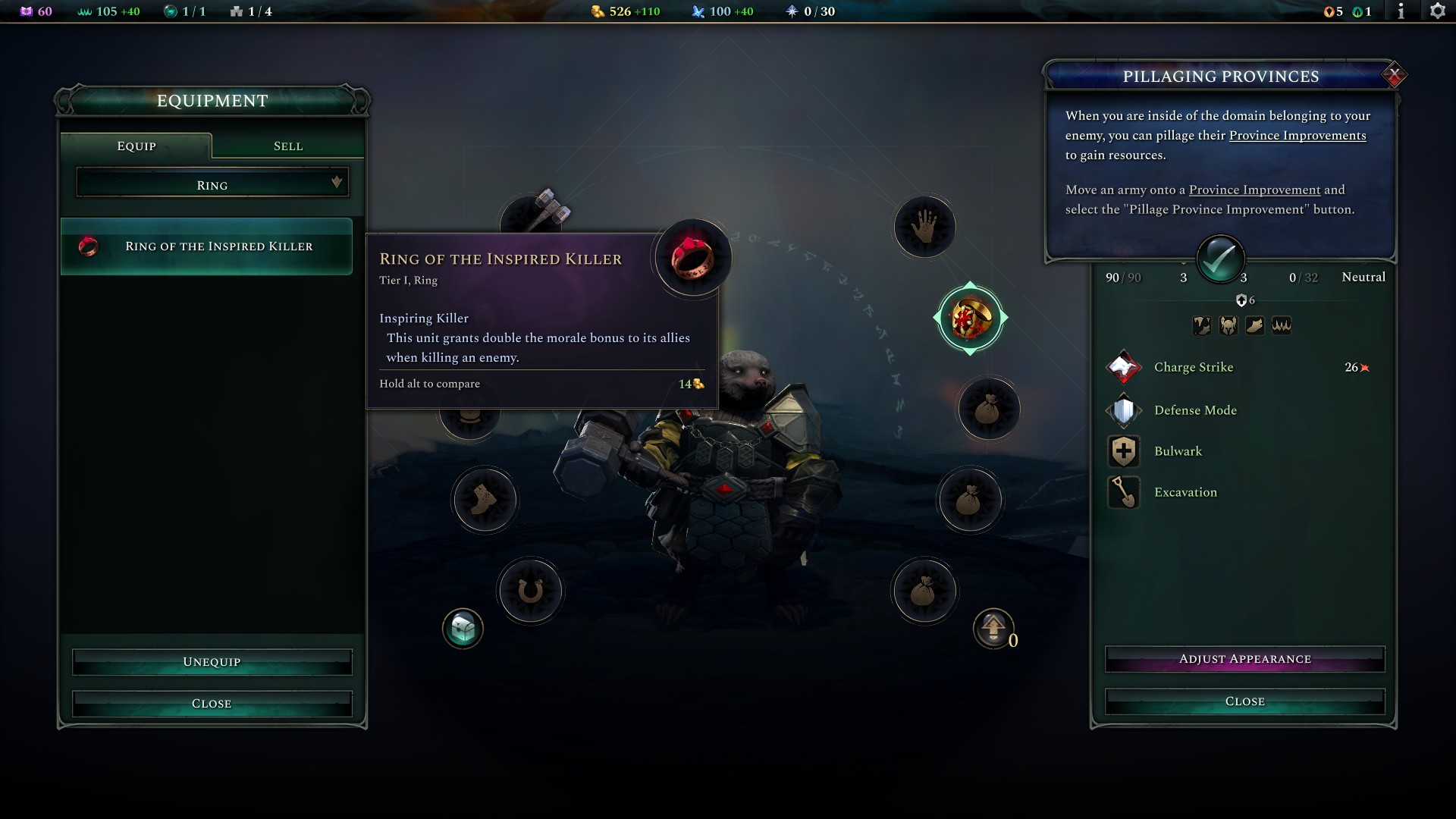Click the gold resource icon in top bar
1456x819 pixels.
pyautogui.click(x=596, y=11)
